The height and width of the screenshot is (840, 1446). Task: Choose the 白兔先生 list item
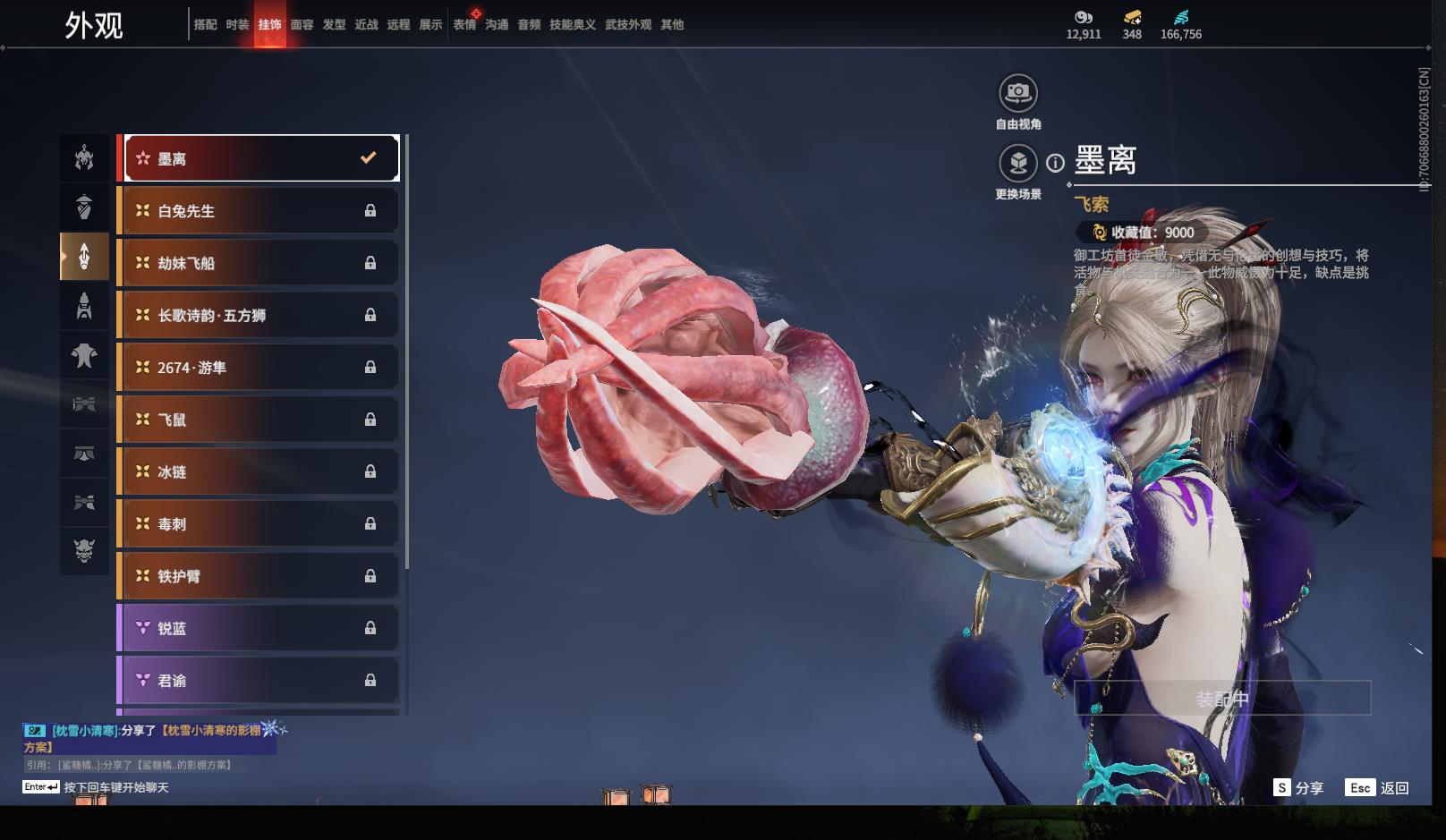click(259, 211)
